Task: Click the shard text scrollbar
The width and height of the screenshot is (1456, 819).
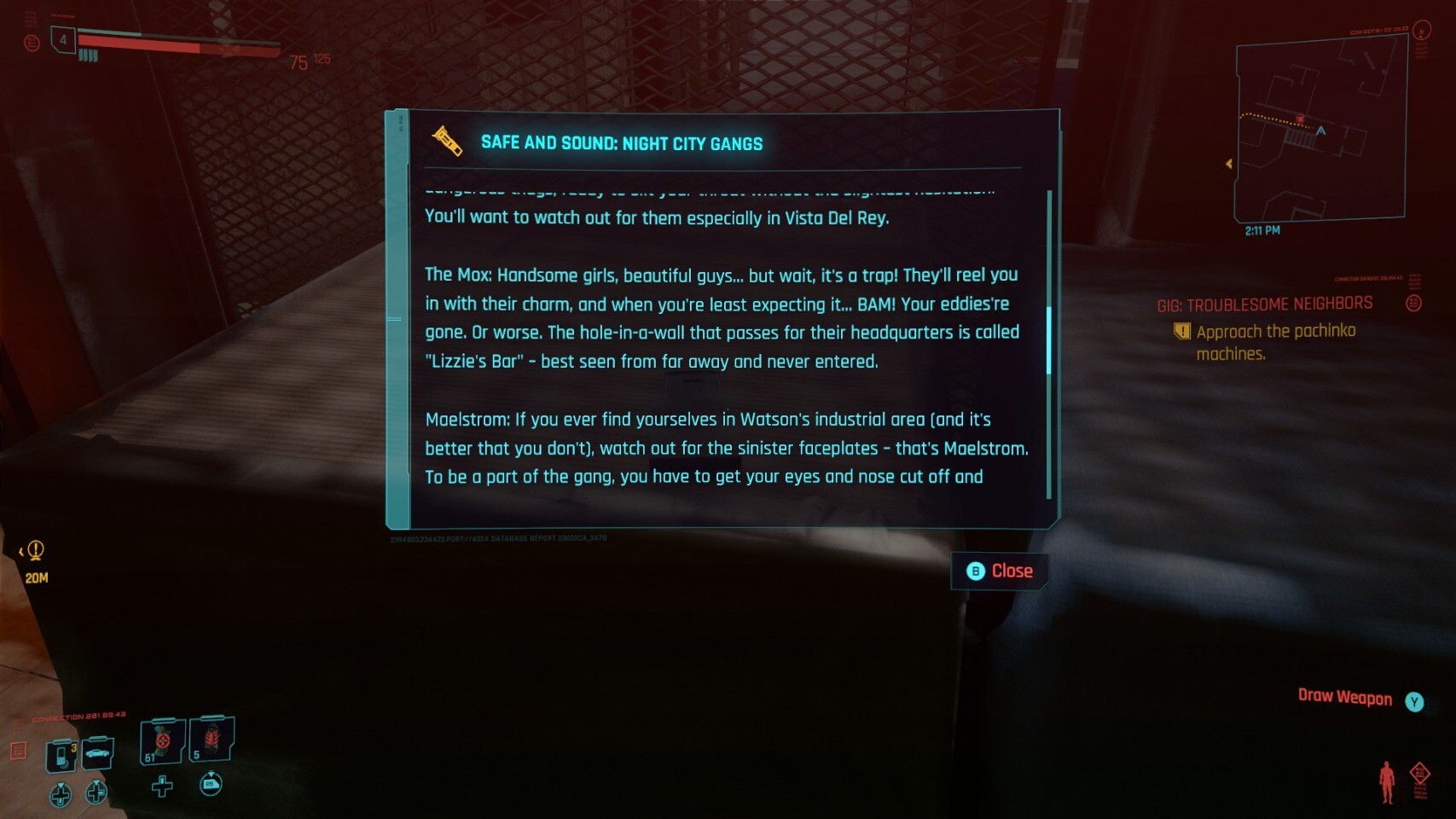Action: pos(1048,340)
